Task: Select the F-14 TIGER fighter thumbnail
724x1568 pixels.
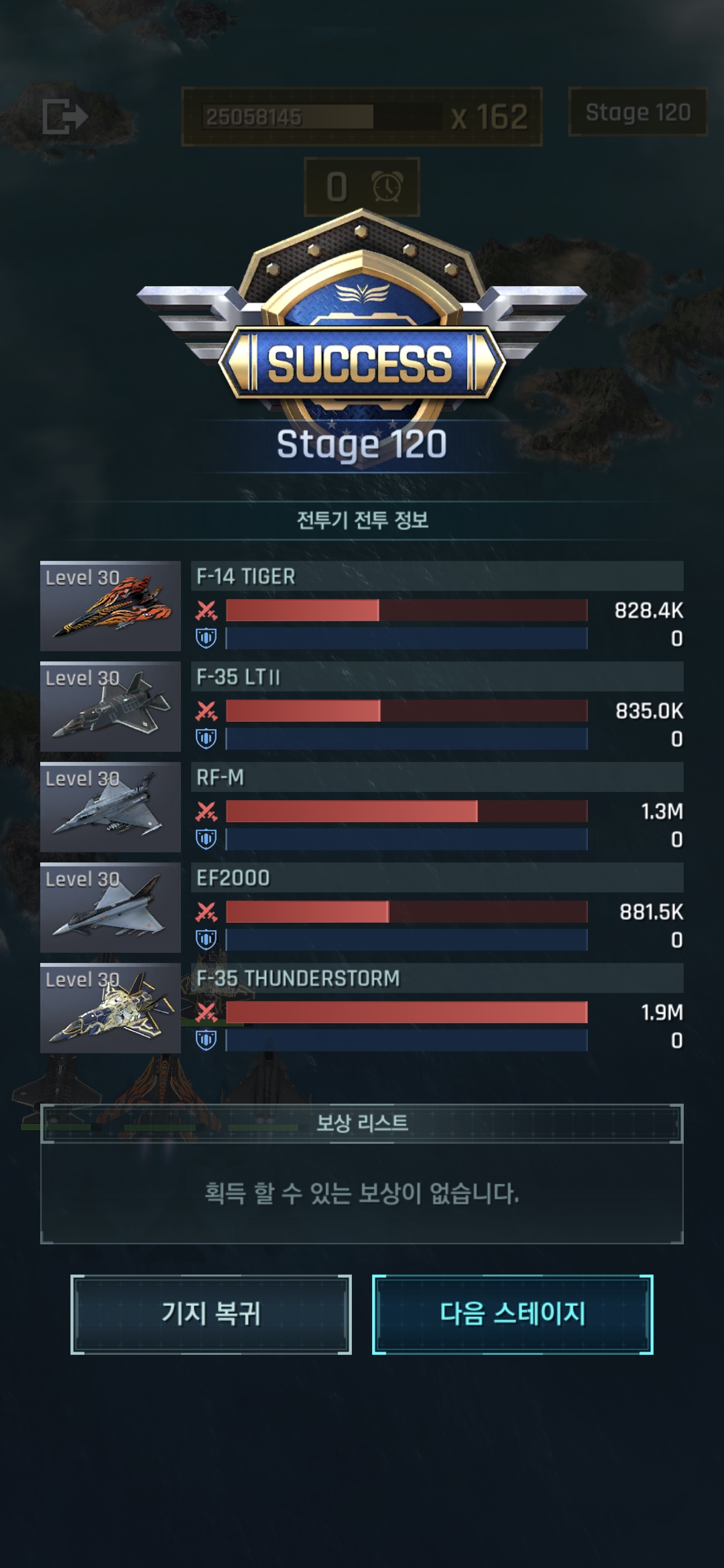Action: tap(111, 606)
